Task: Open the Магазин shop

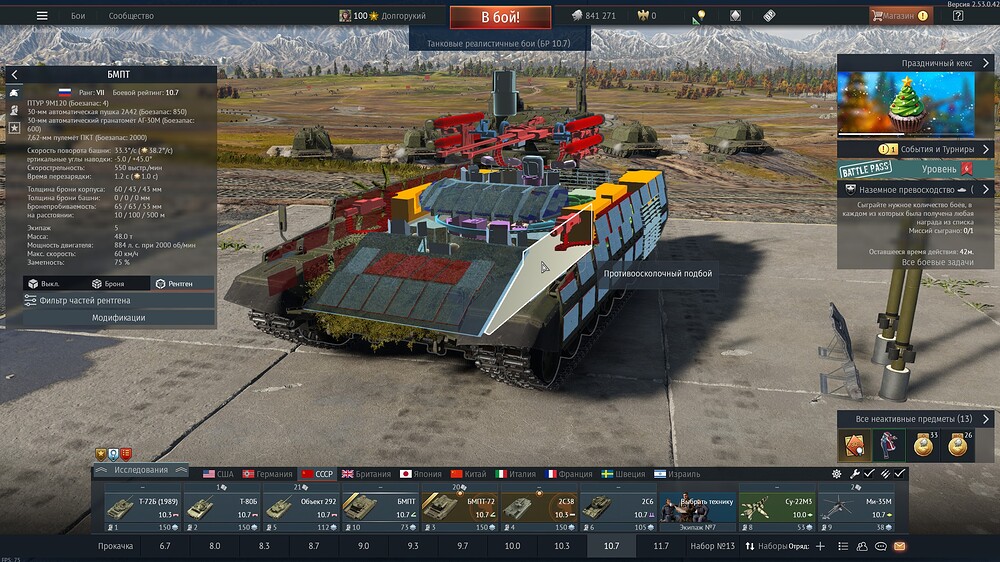Action: 899,16
